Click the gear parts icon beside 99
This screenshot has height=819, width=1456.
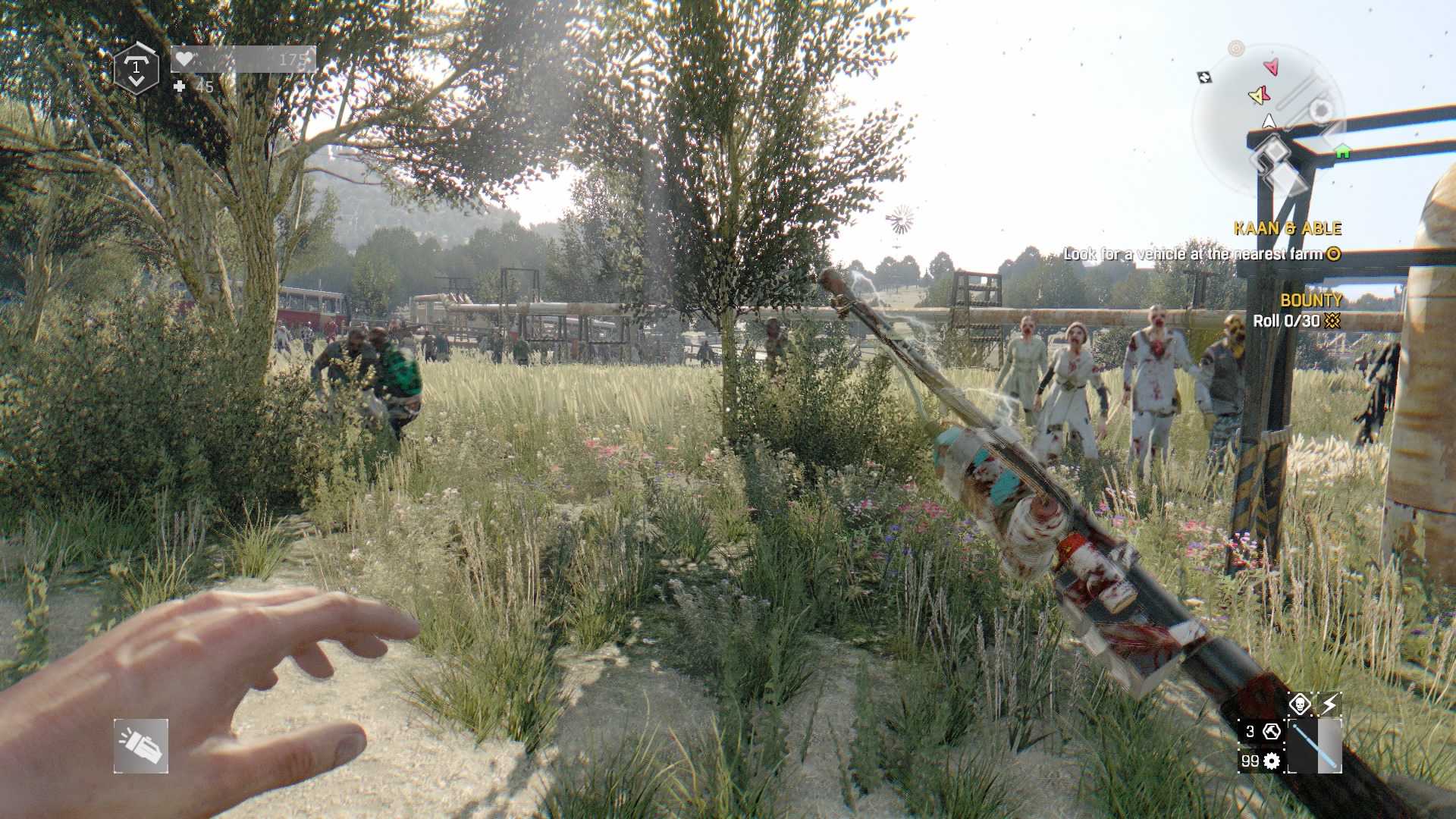[1271, 762]
